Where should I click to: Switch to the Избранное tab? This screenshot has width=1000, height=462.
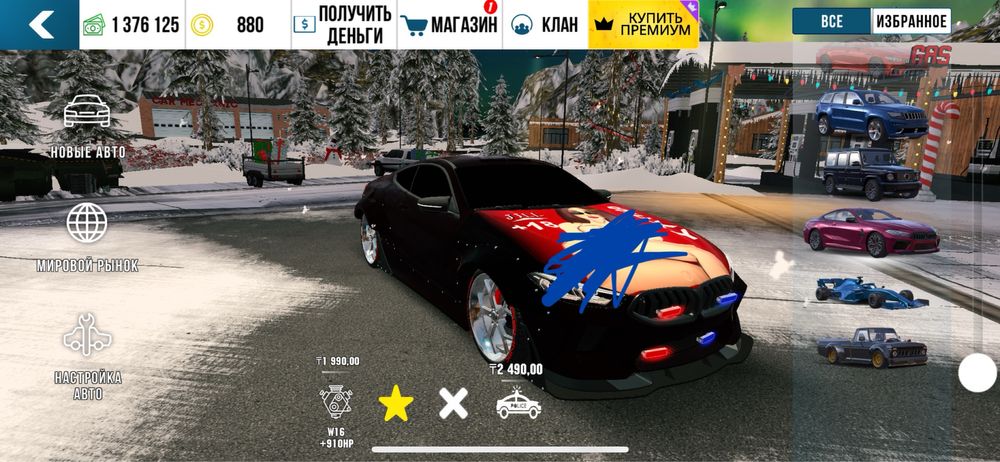(x=910, y=21)
